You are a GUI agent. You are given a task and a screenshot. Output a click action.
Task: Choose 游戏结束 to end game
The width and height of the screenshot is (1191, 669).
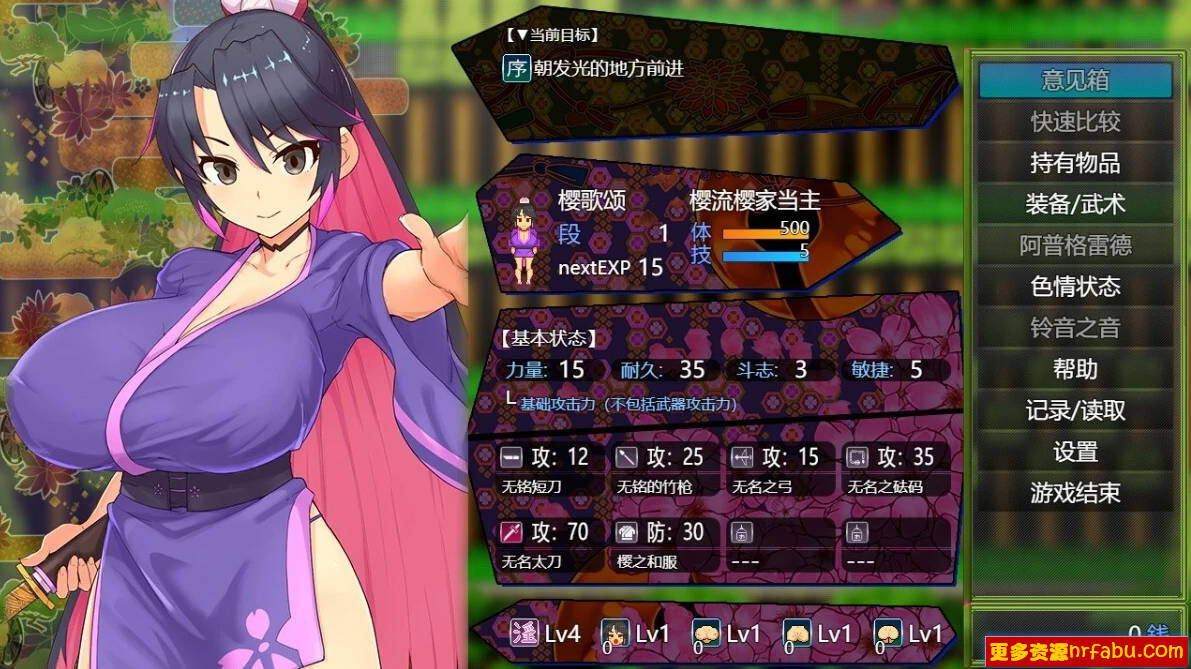1075,493
